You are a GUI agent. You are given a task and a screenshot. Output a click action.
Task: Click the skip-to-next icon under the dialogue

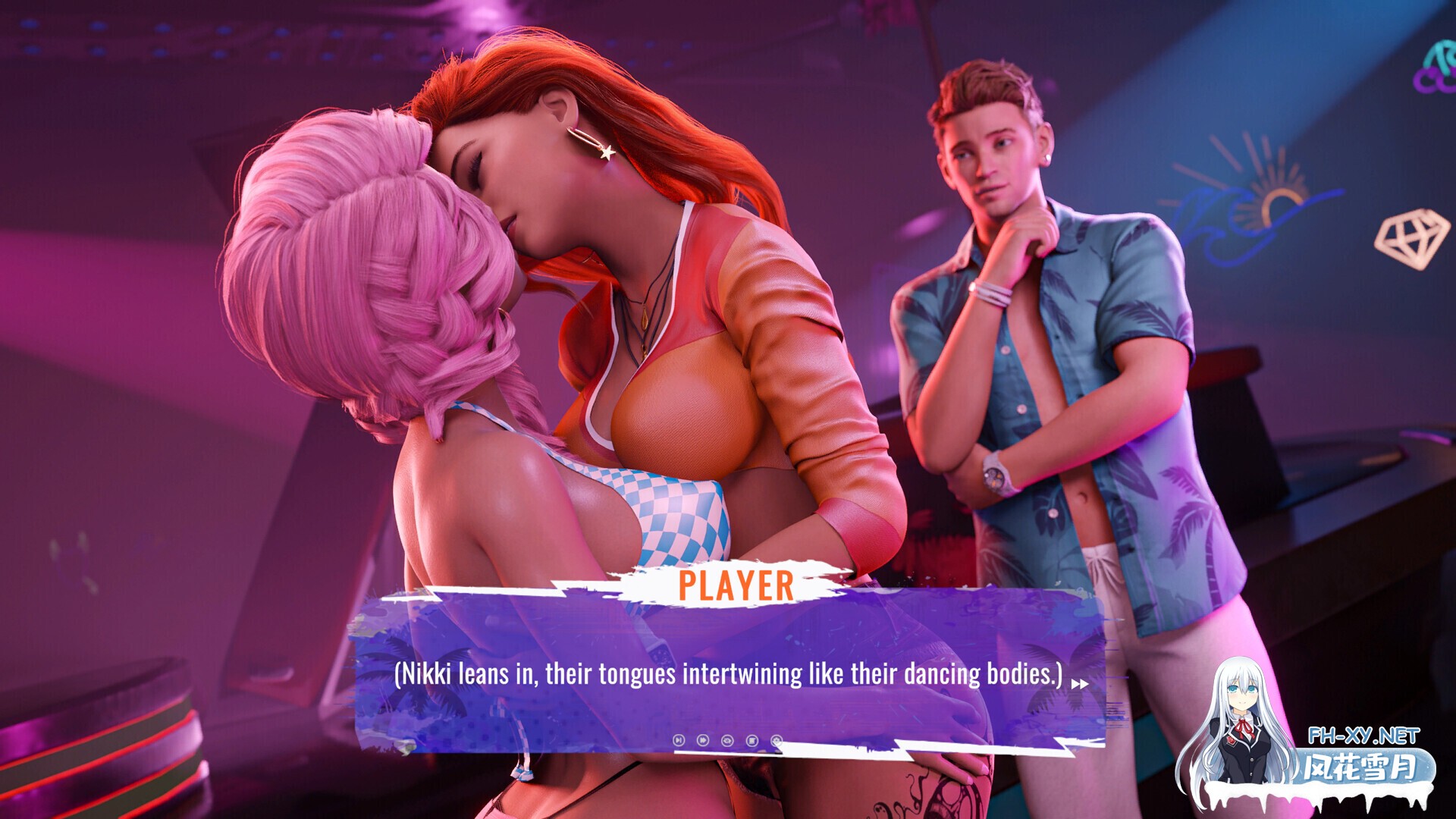click(679, 740)
